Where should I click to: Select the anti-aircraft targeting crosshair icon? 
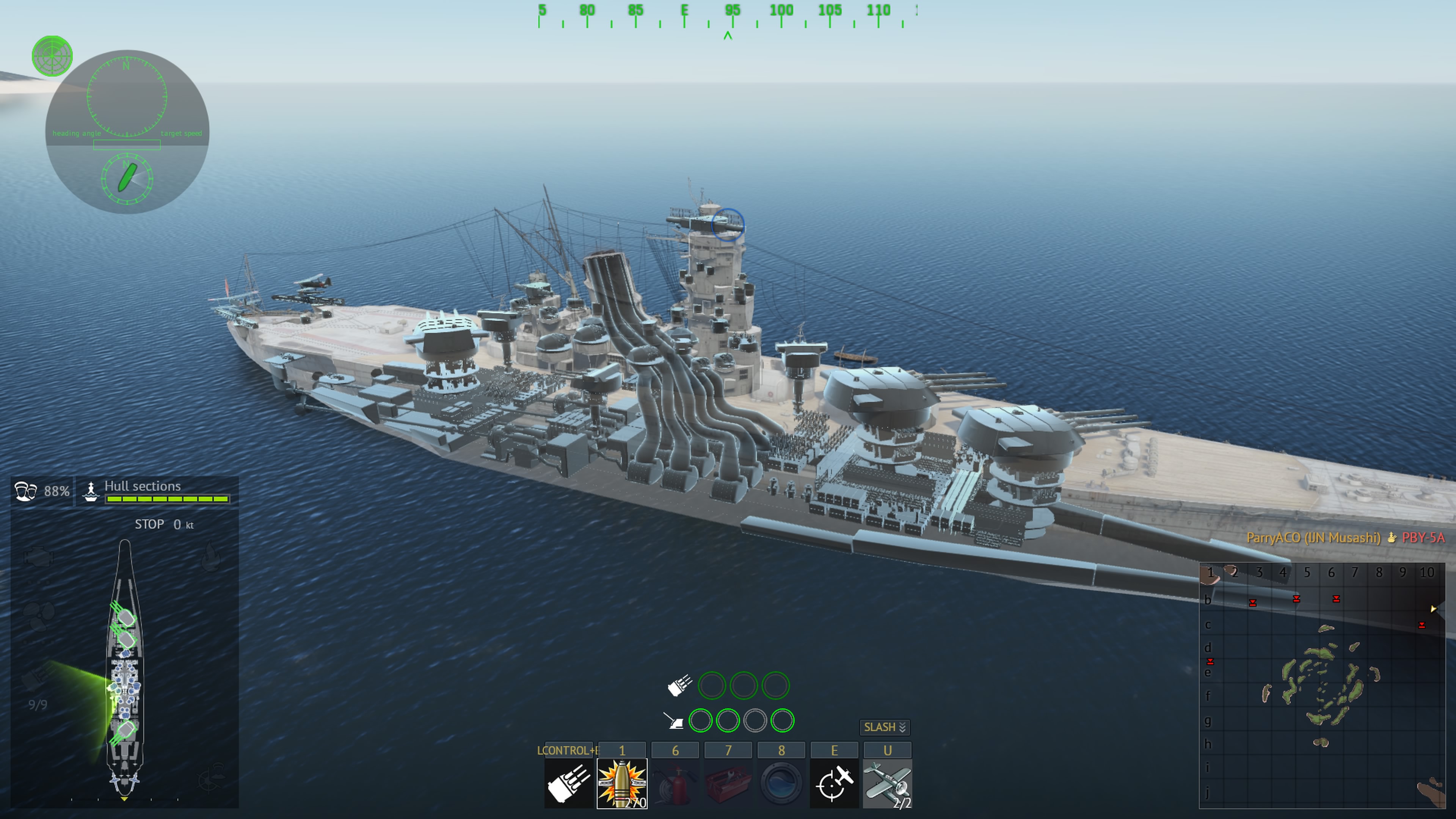point(834,783)
